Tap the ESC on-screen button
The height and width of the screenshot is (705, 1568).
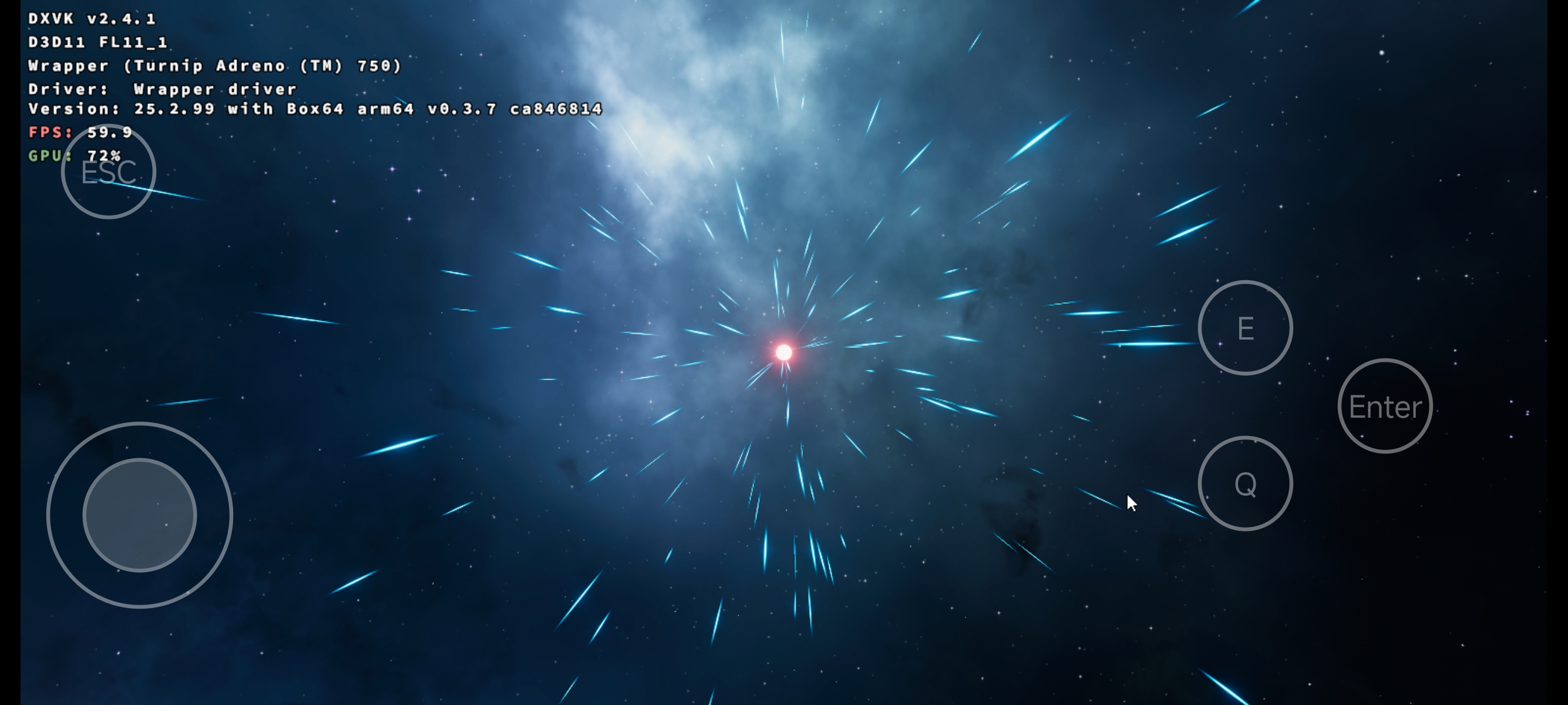108,172
